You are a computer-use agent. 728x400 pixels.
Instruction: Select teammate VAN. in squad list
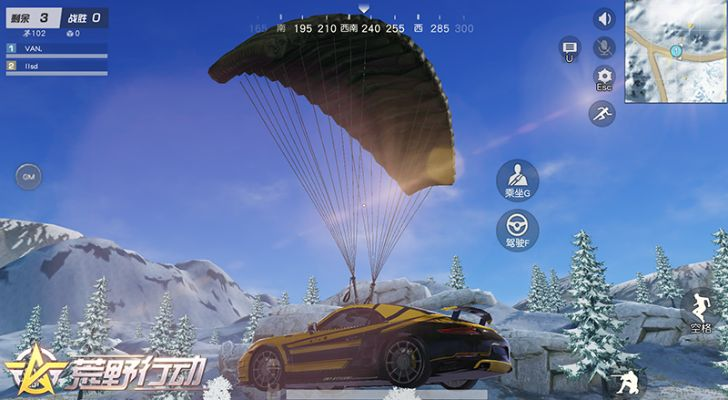coord(56,48)
